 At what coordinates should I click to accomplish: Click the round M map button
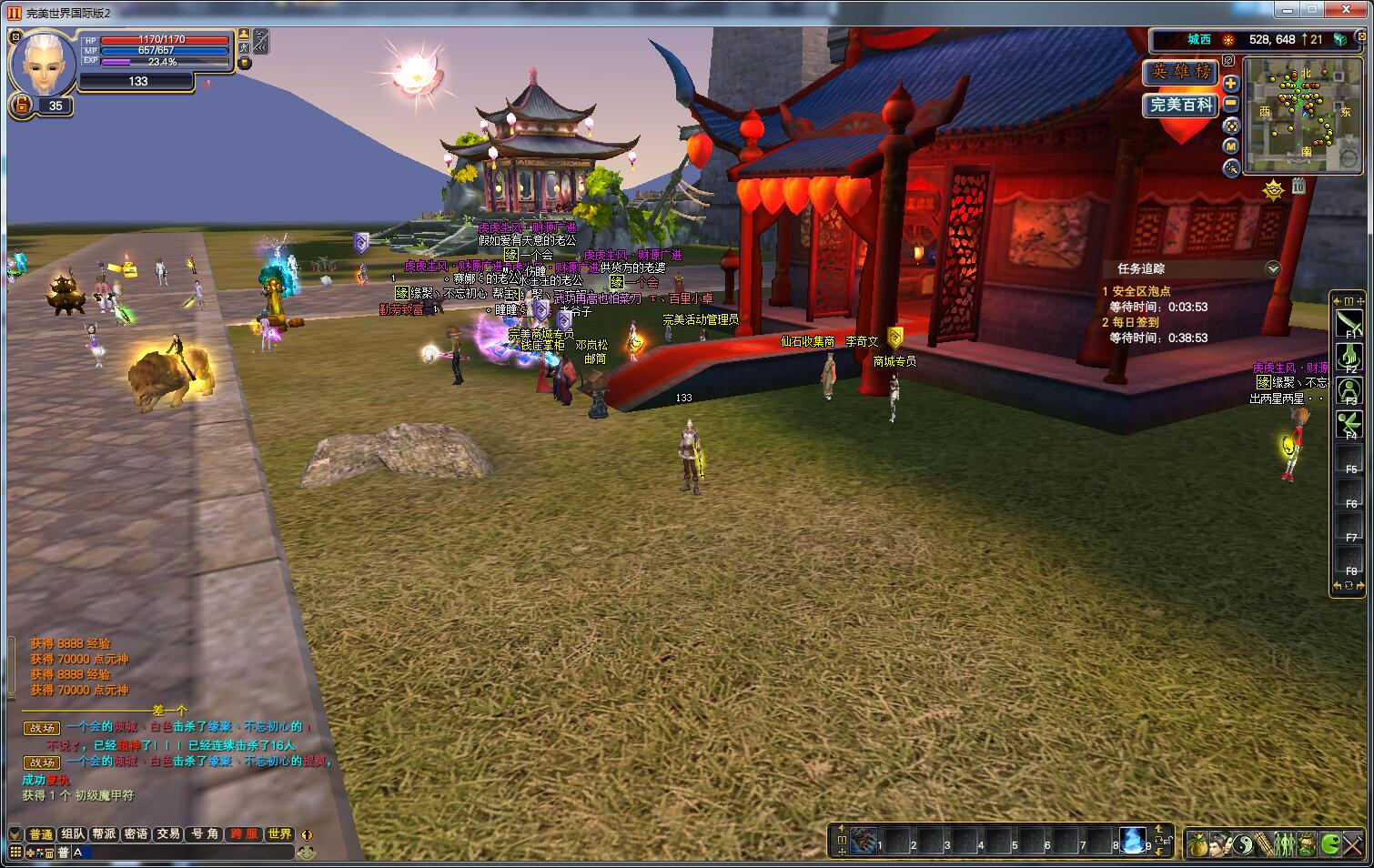pos(1231,146)
